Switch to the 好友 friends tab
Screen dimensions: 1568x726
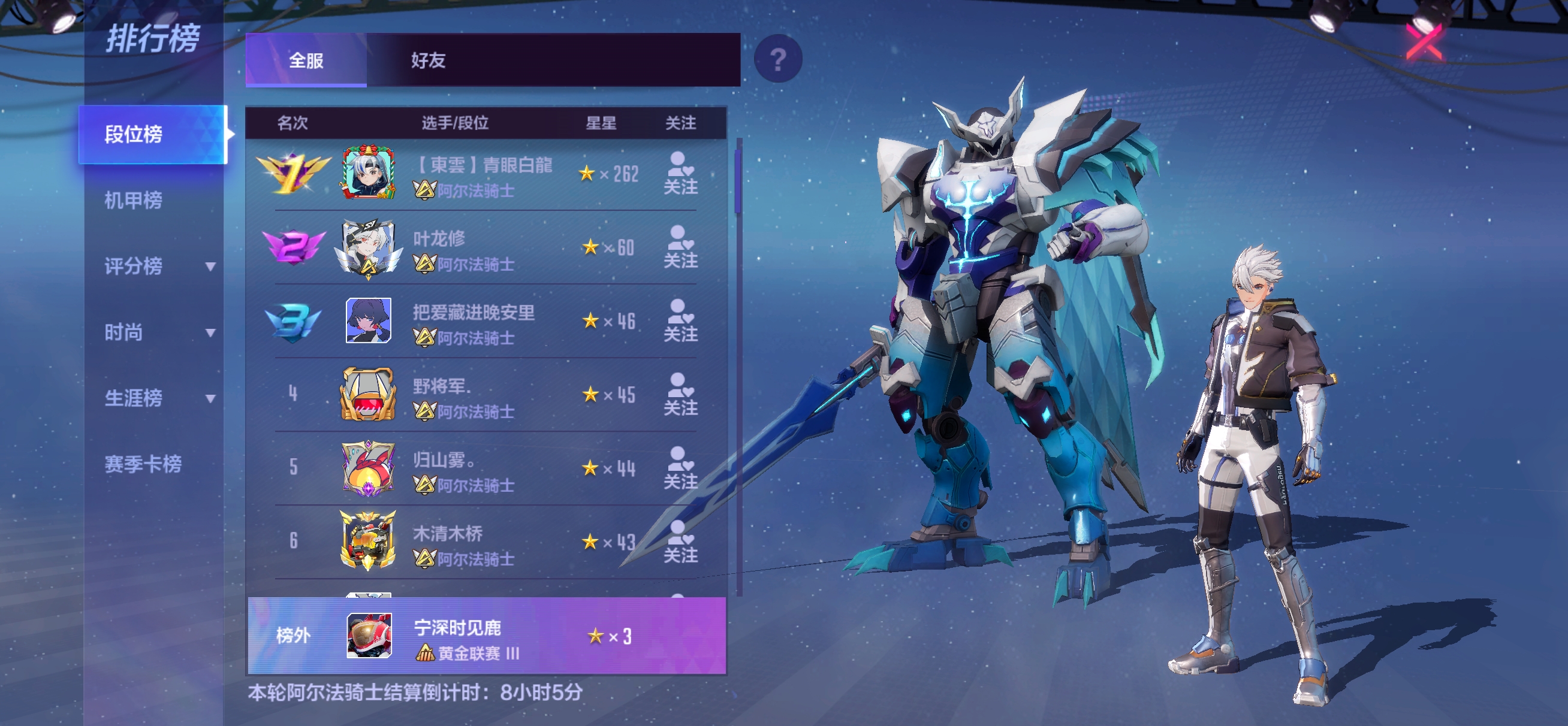[x=428, y=60]
